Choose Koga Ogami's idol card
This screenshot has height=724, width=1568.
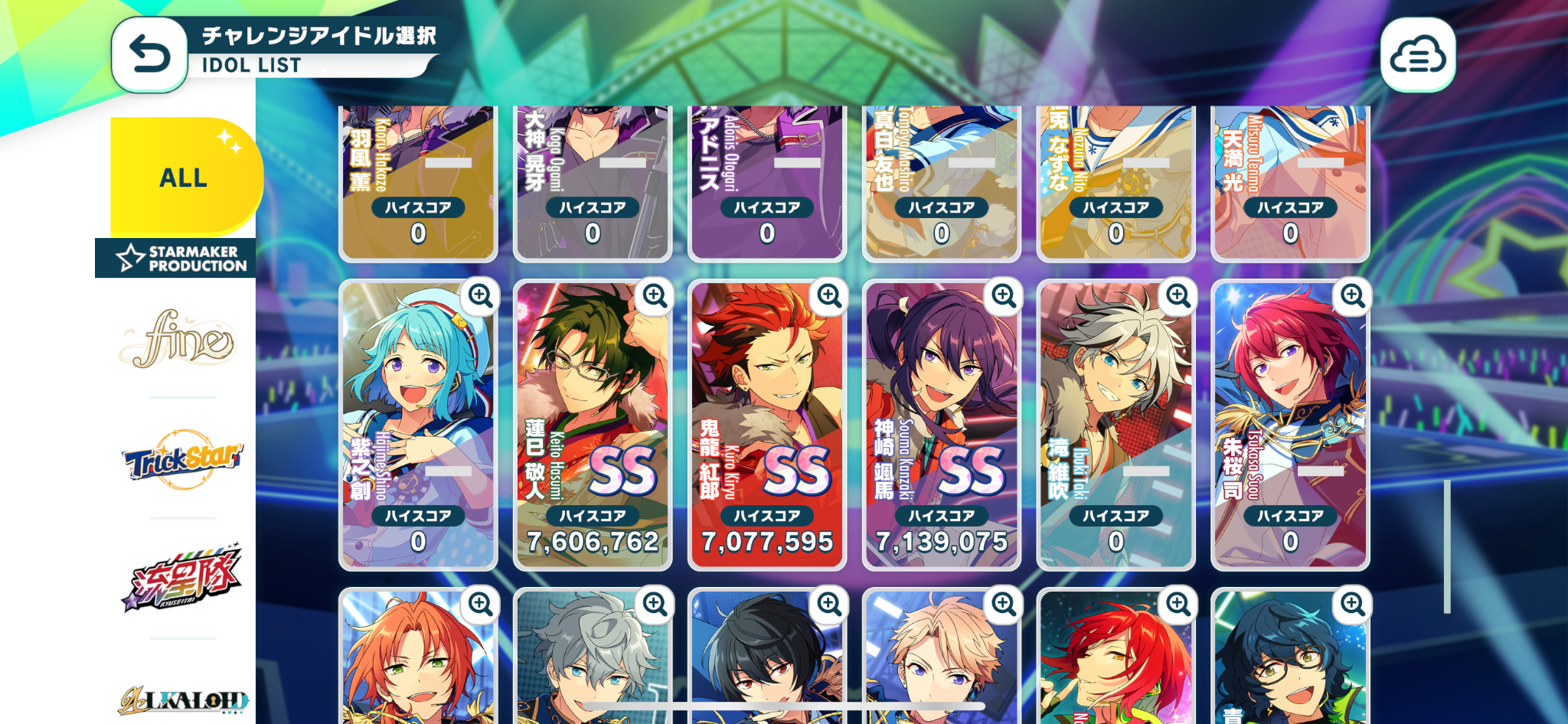point(592,184)
